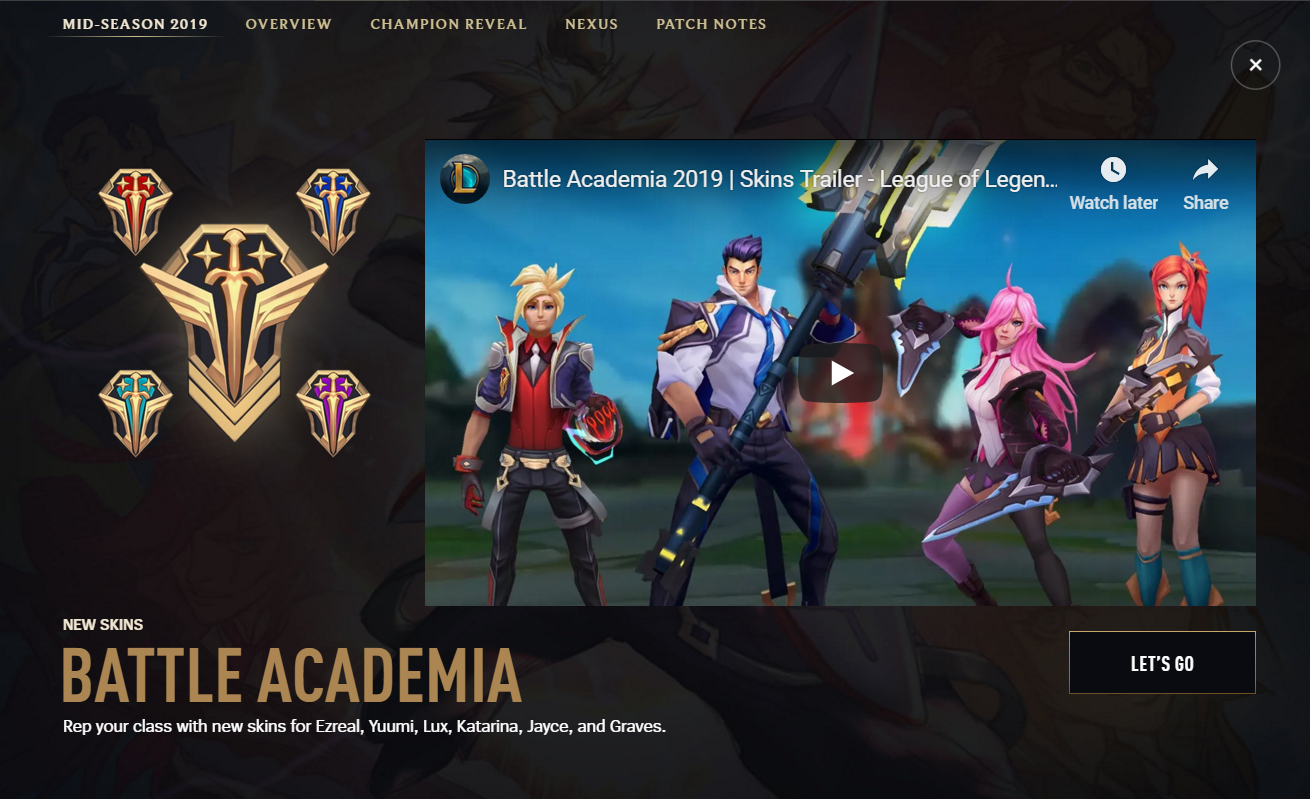Open the PATCH NOTES page

pyautogui.click(x=711, y=24)
